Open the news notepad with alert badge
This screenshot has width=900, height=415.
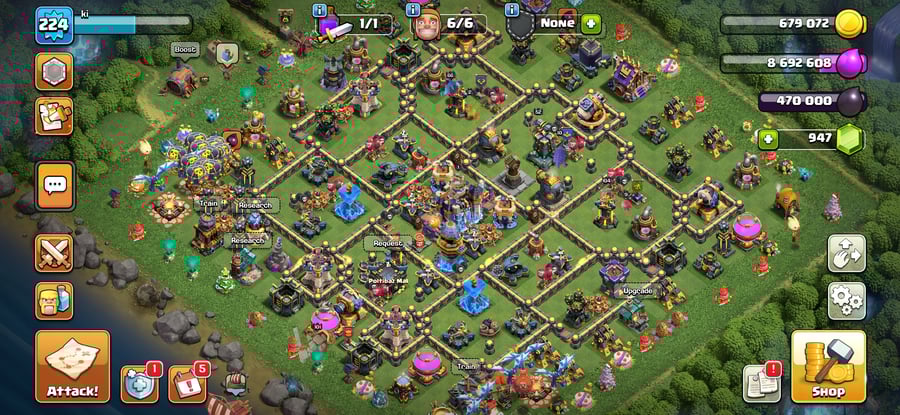coord(762,383)
